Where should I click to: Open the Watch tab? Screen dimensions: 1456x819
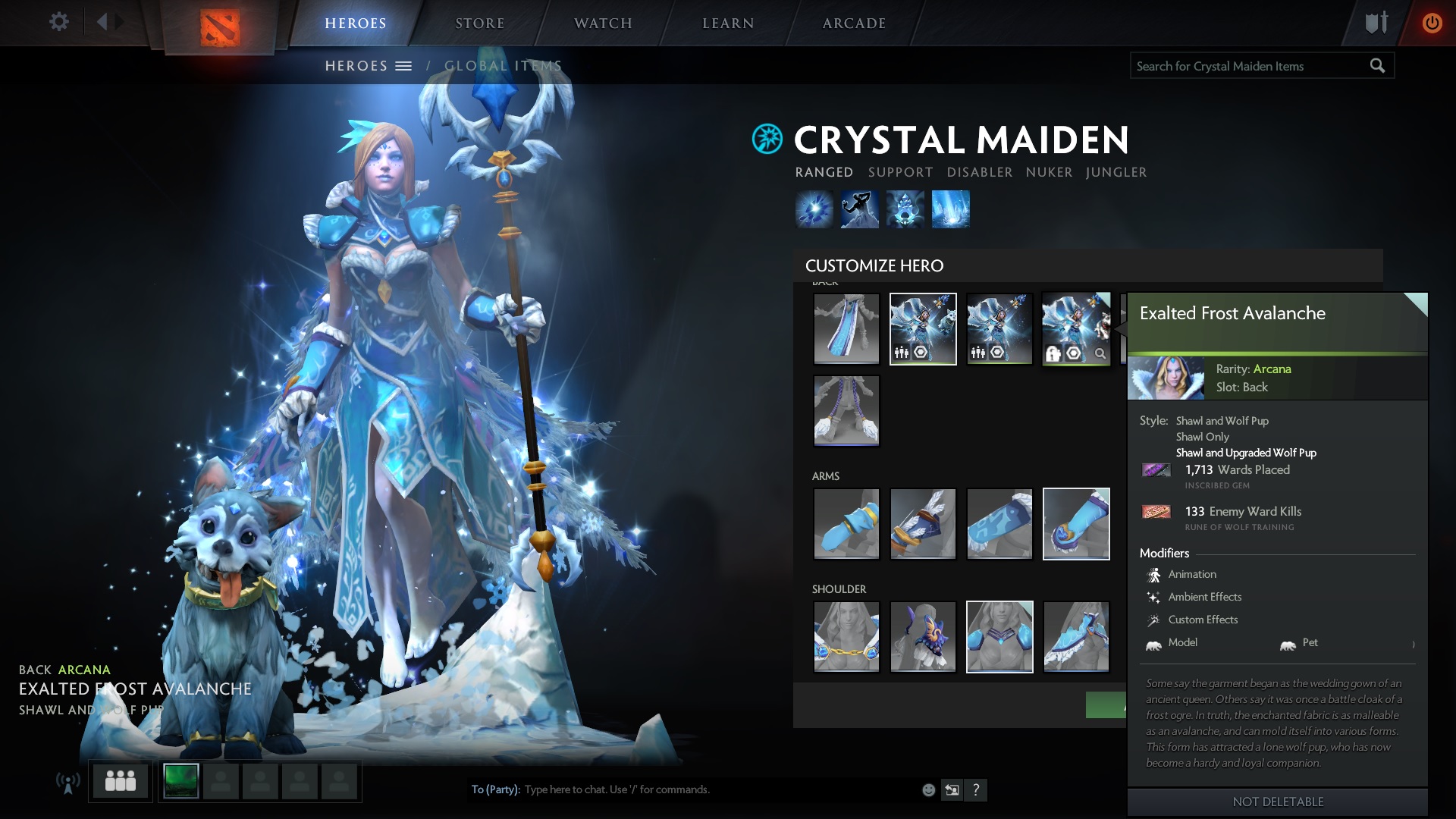coord(603,24)
